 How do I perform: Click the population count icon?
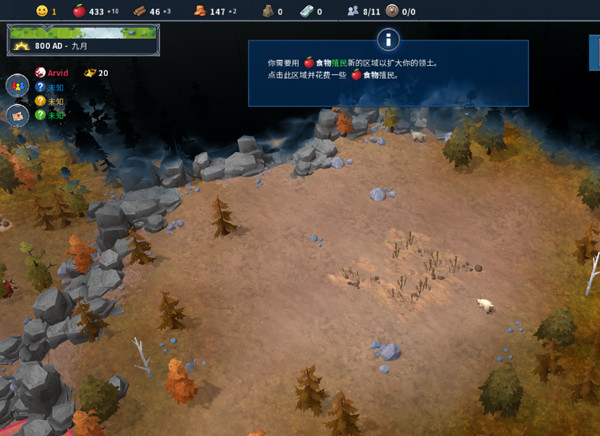pyautogui.click(x=352, y=11)
